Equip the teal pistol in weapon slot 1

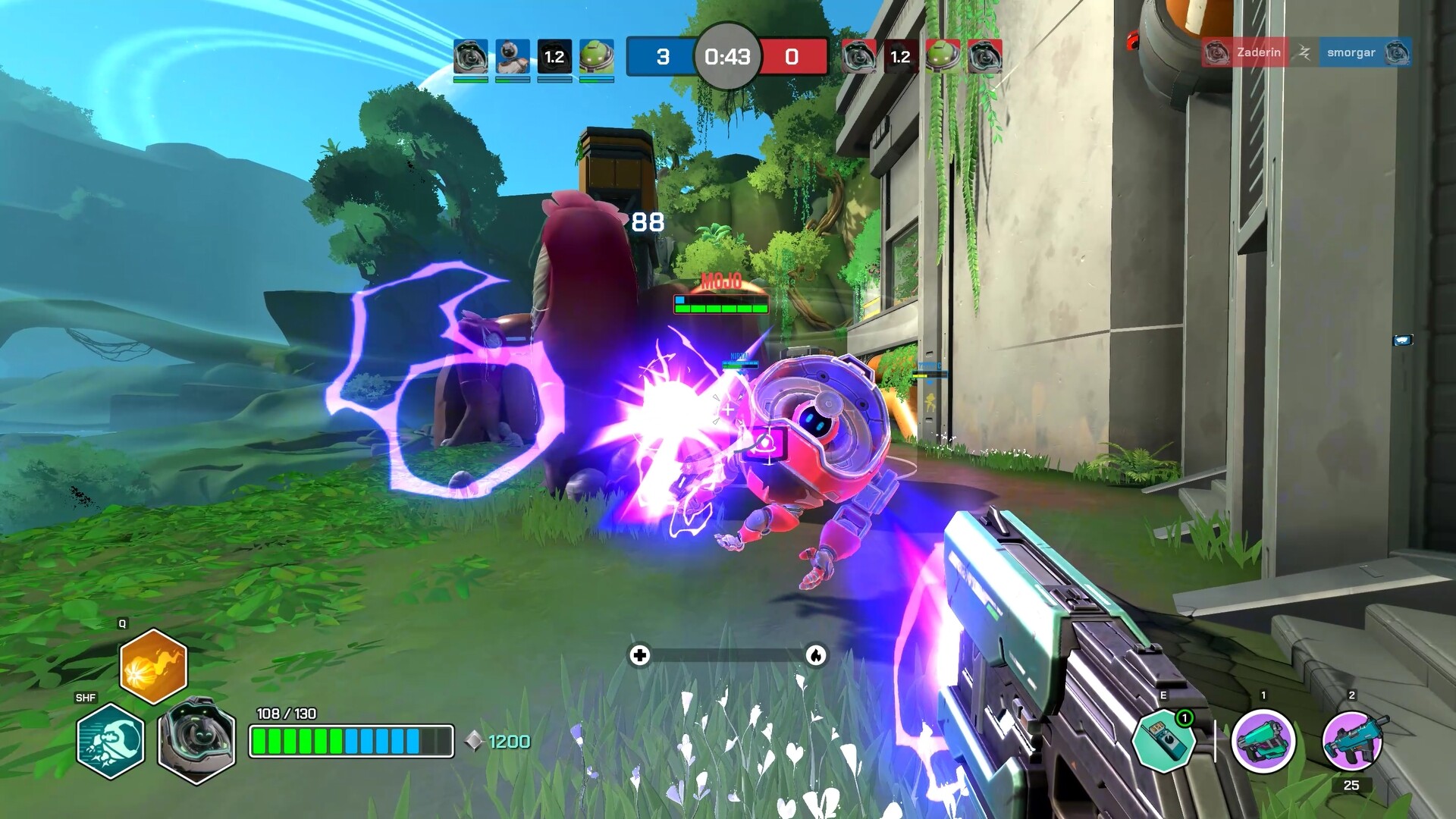[1263, 741]
